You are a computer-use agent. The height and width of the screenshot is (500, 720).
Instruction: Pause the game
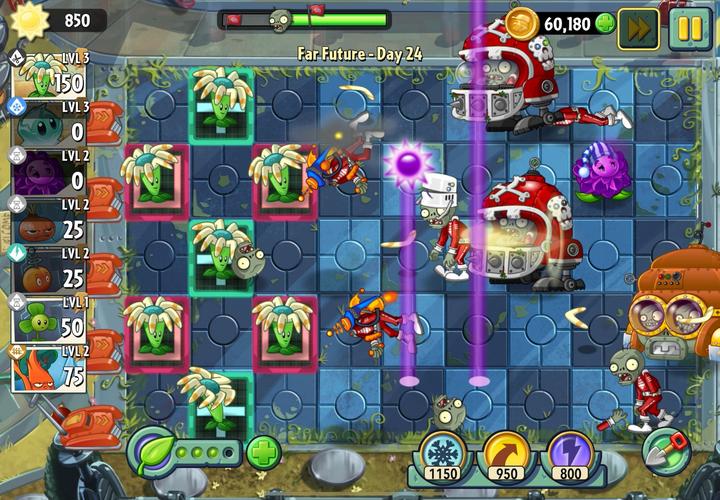pos(690,27)
